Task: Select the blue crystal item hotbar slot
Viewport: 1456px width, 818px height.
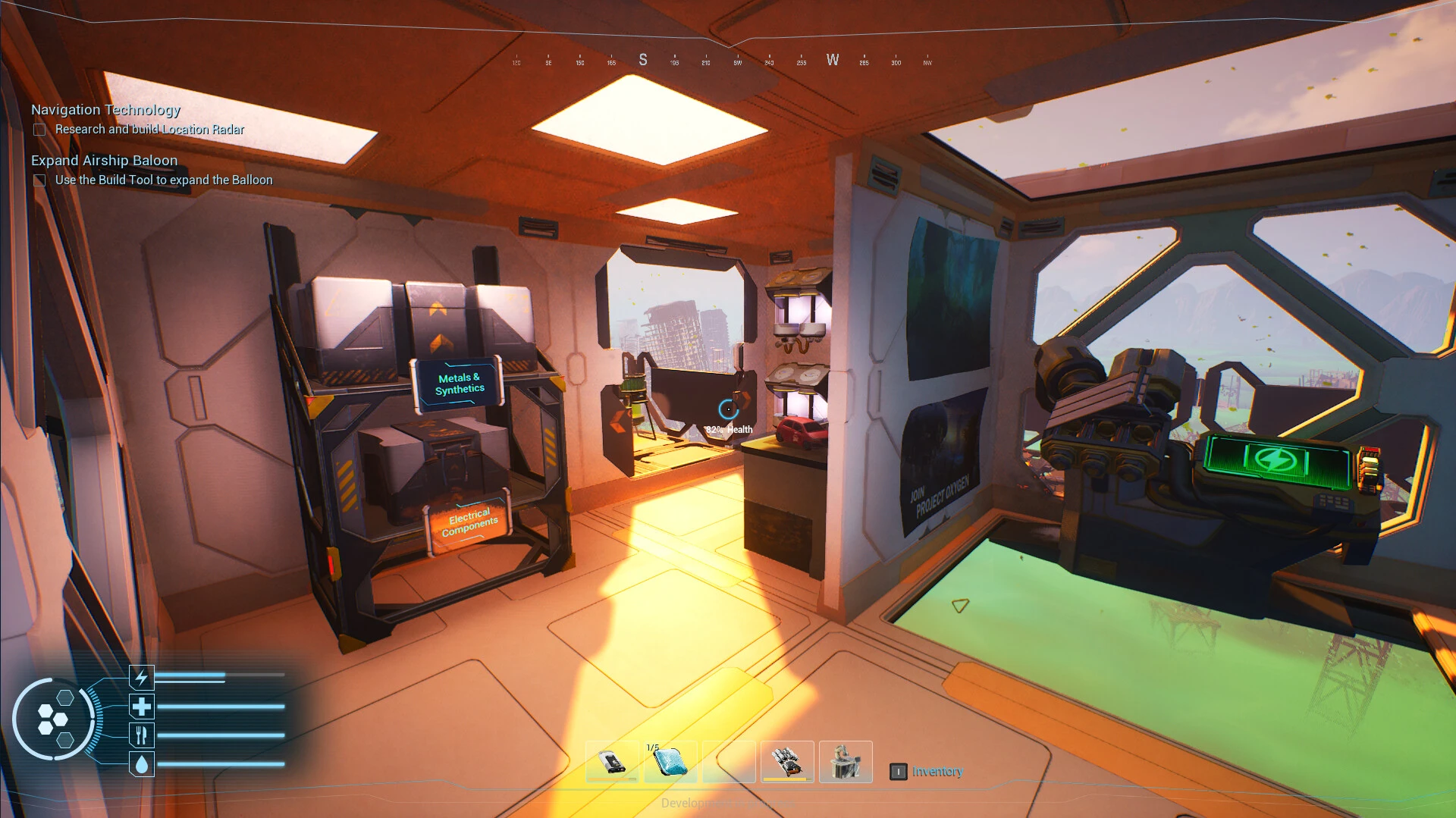Action: click(x=670, y=761)
